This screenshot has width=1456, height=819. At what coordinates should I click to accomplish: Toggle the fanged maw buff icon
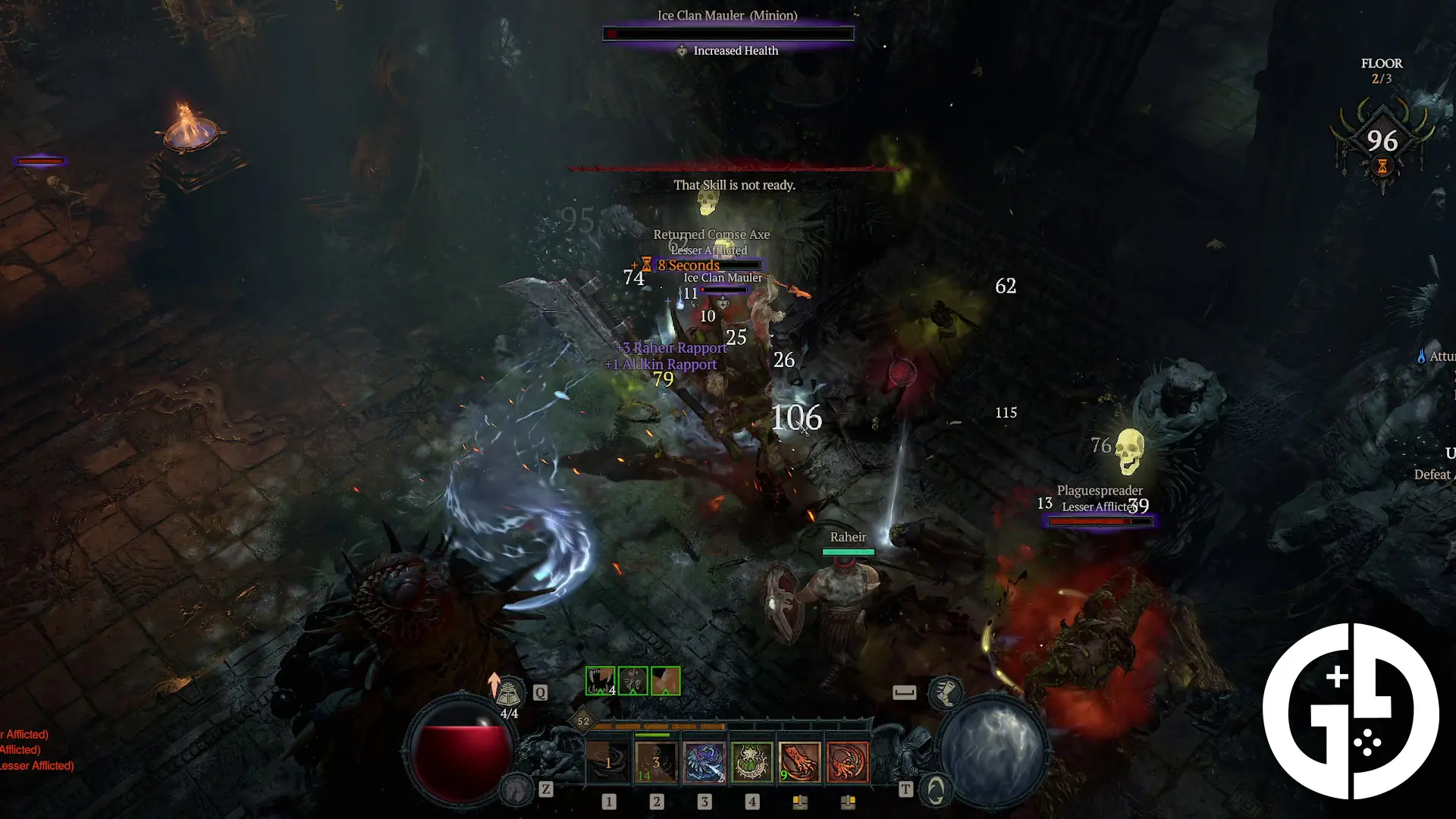pos(600,681)
